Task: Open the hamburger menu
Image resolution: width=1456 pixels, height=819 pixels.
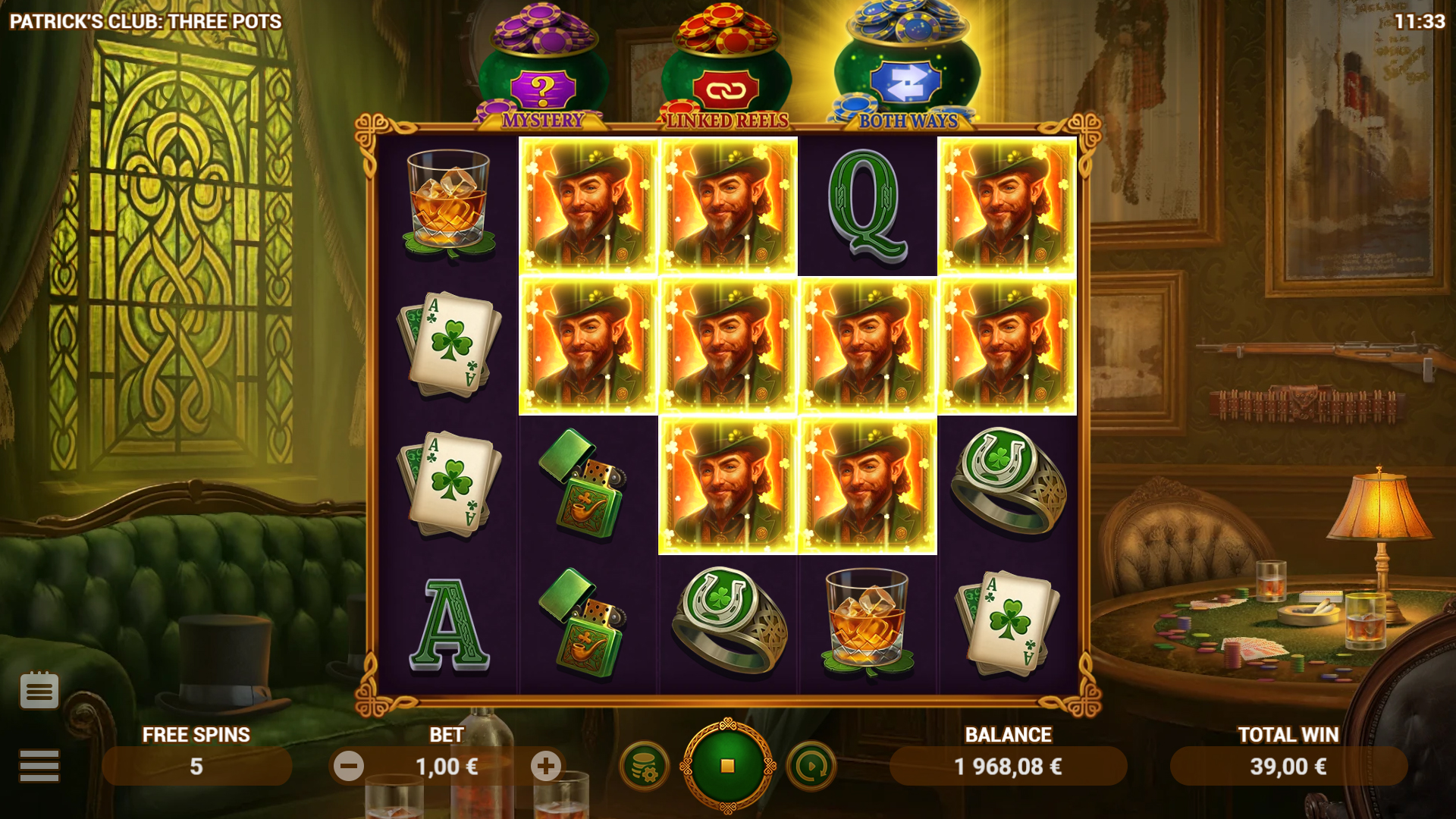Action: point(39,765)
